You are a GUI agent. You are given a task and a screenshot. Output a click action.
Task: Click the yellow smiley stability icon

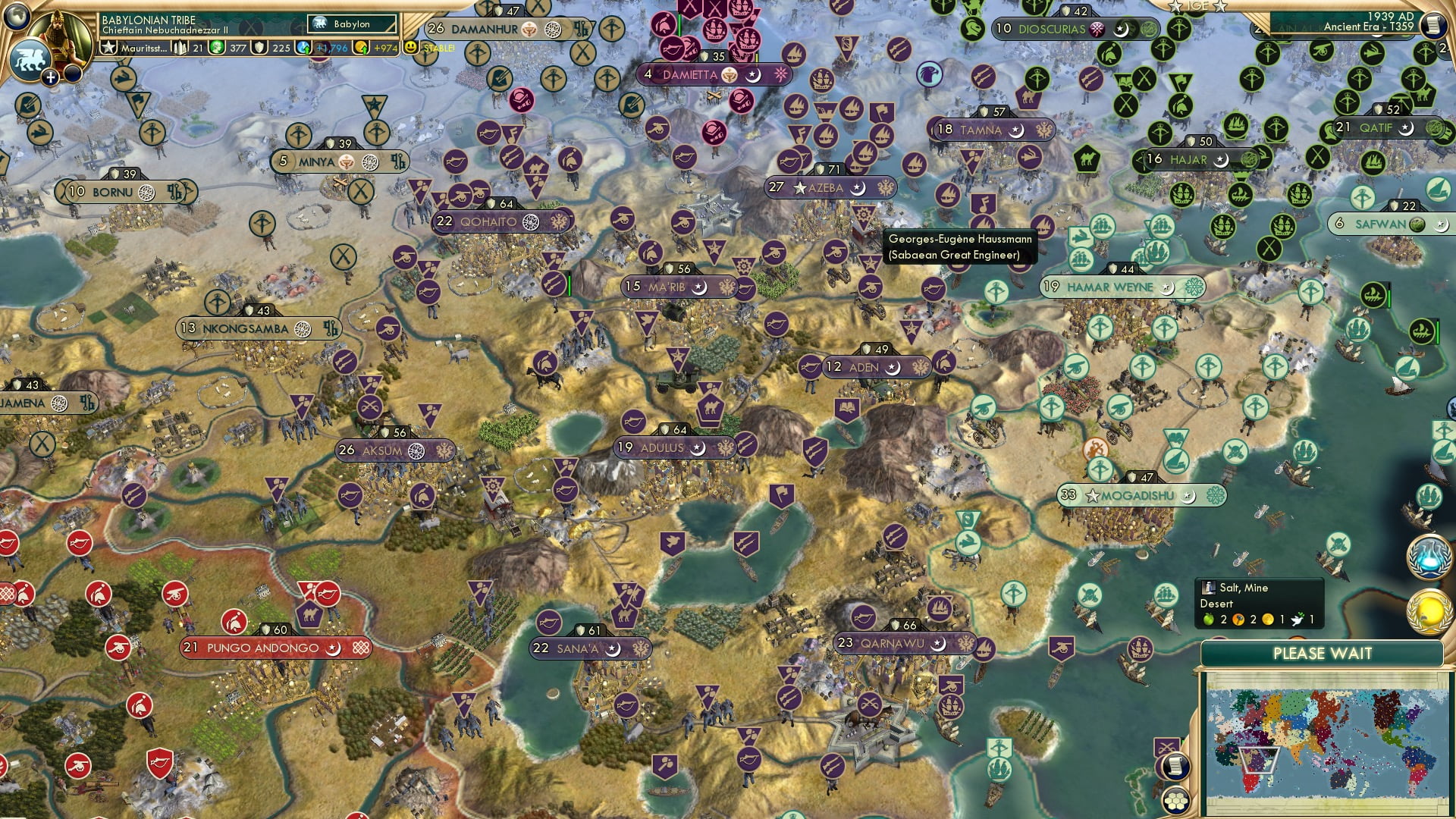[411, 48]
